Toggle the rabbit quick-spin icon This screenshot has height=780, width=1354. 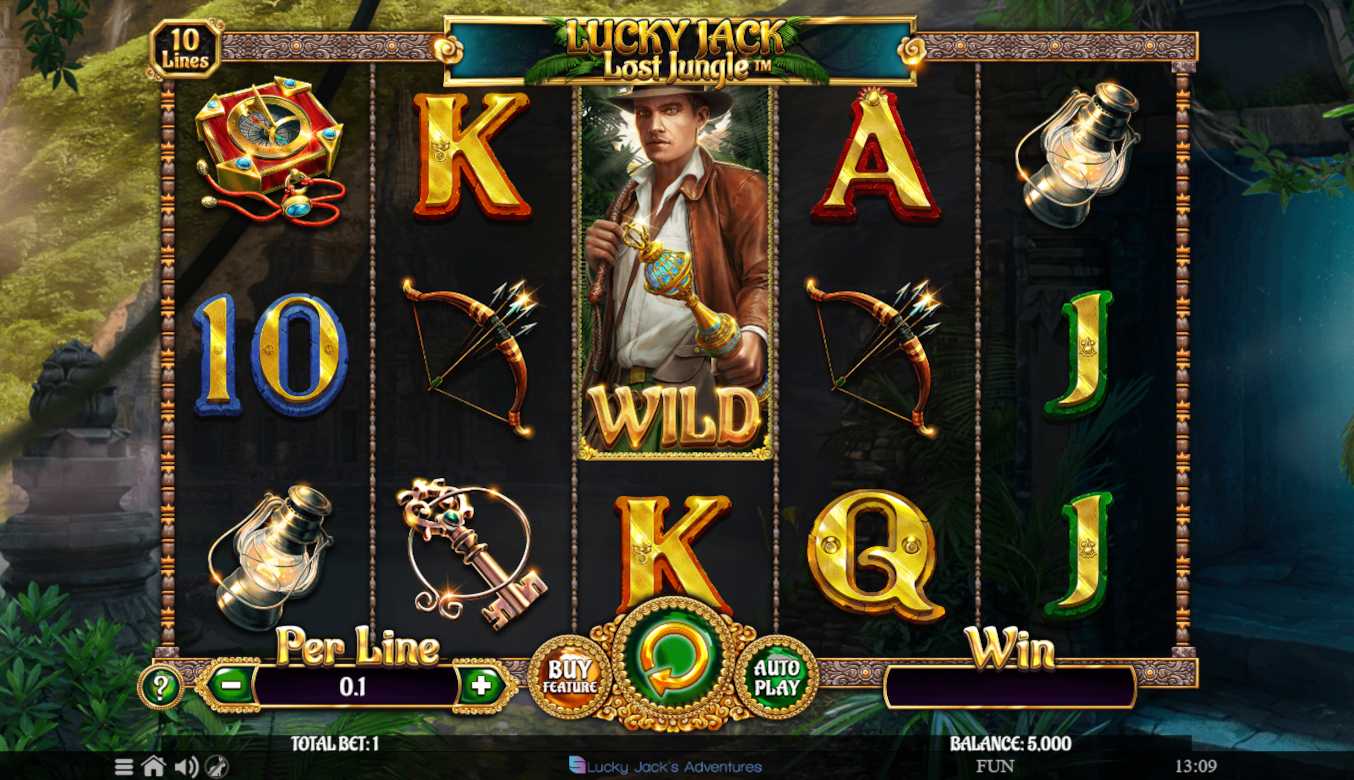(217, 767)
